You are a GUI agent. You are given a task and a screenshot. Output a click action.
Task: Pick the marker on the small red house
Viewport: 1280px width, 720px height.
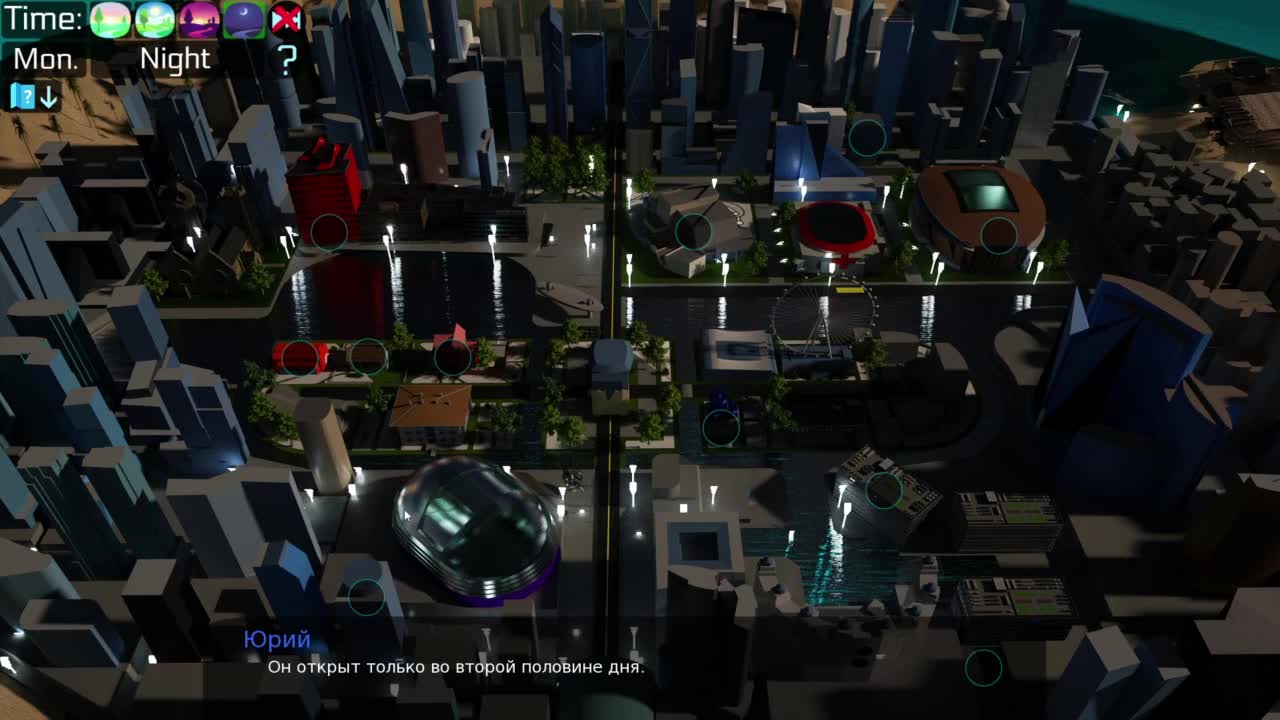click(x=452, y=357)
